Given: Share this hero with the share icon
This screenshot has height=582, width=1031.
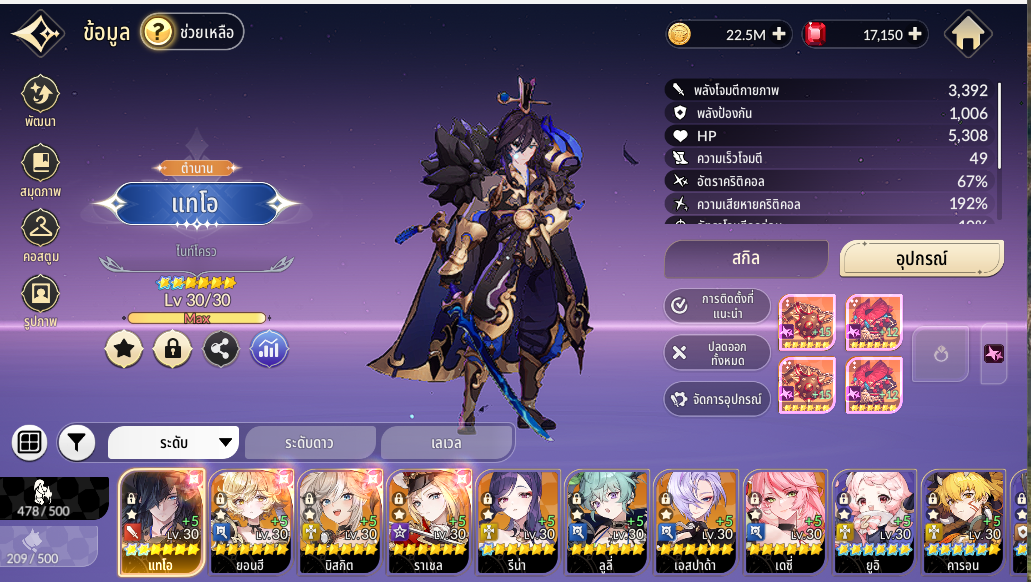Looking at the screenshot, I should 221,348.
